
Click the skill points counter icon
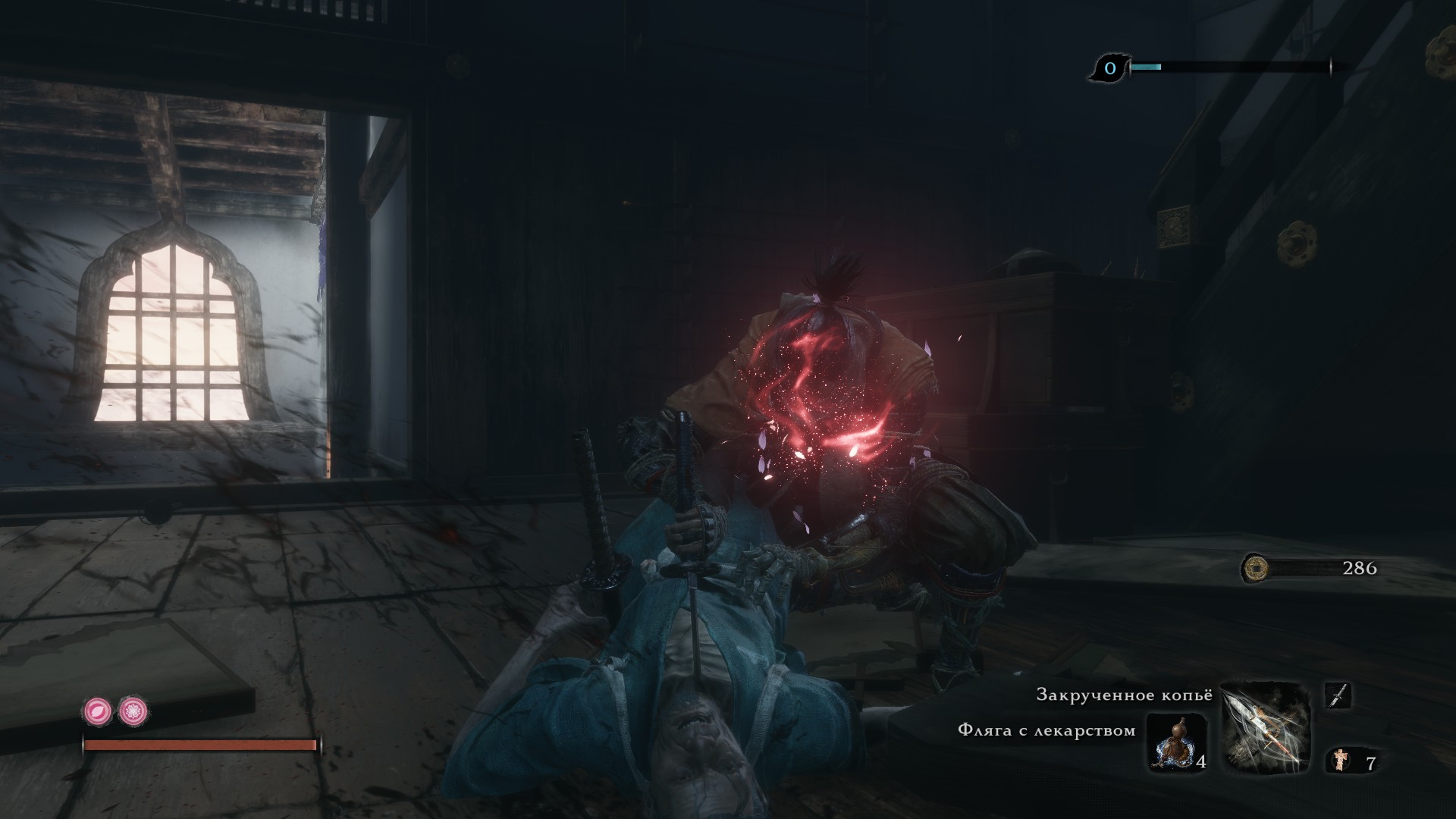click(x=1109, y=69)
